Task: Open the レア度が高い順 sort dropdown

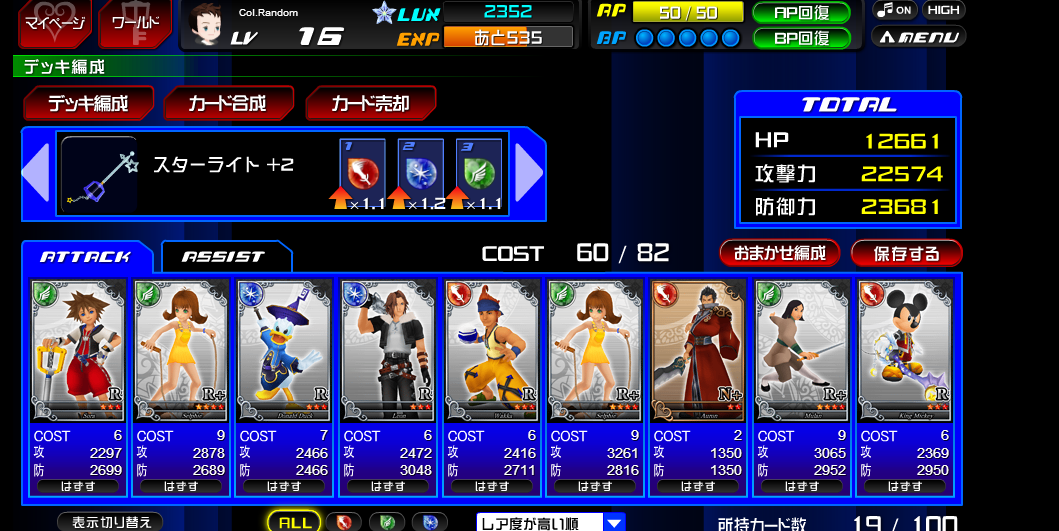Action: pyautogui.click(x=550, y=522)
